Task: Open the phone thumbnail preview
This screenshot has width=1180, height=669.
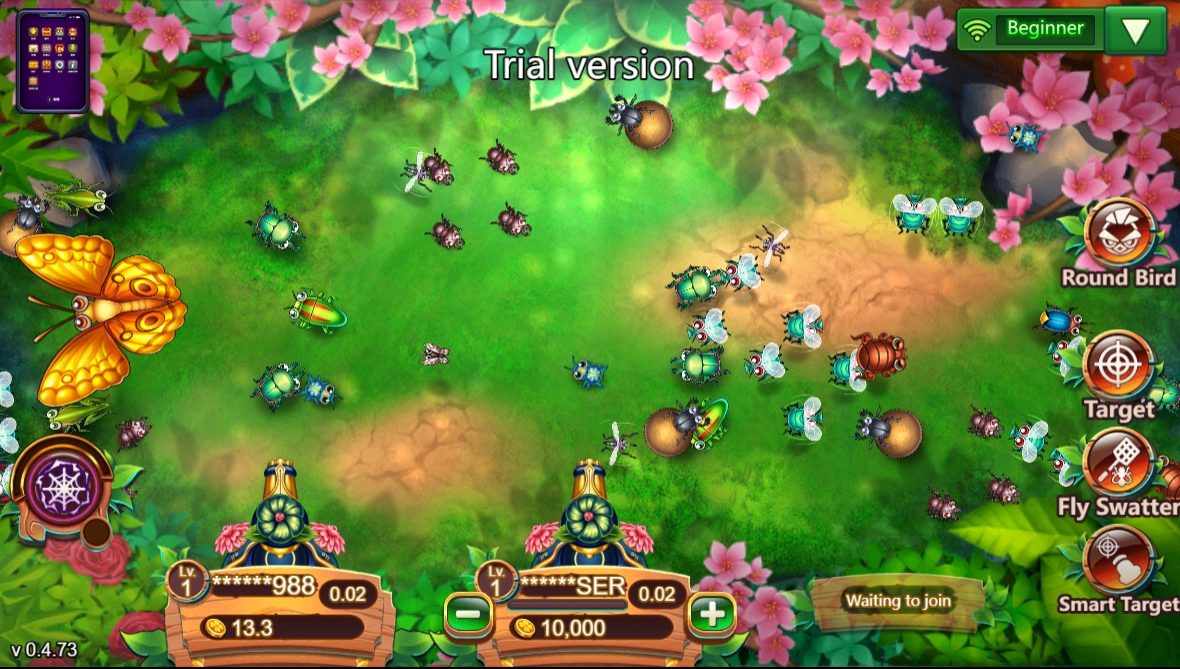Action: point(52,60)
